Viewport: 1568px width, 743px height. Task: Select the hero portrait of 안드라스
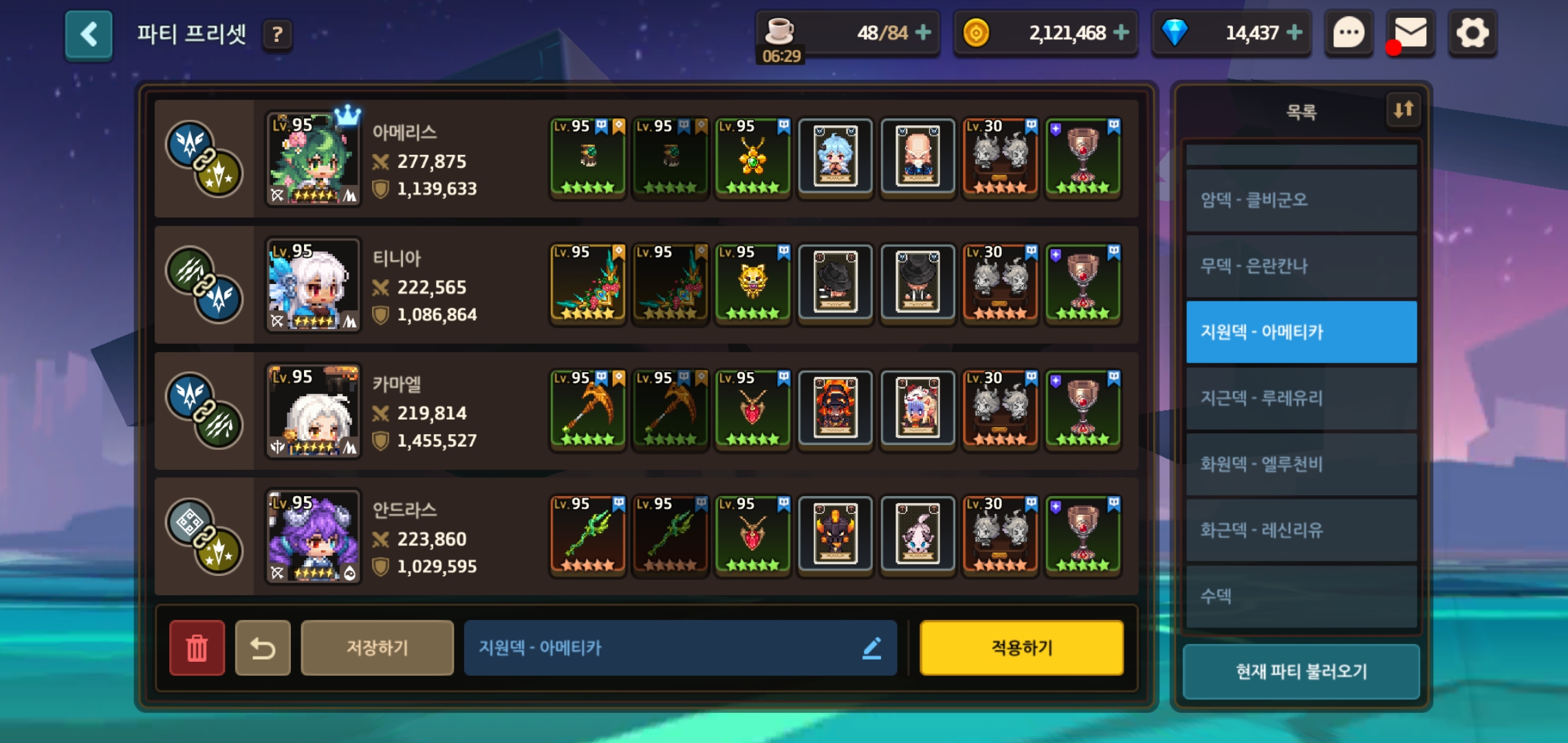(x=313, y=537)
